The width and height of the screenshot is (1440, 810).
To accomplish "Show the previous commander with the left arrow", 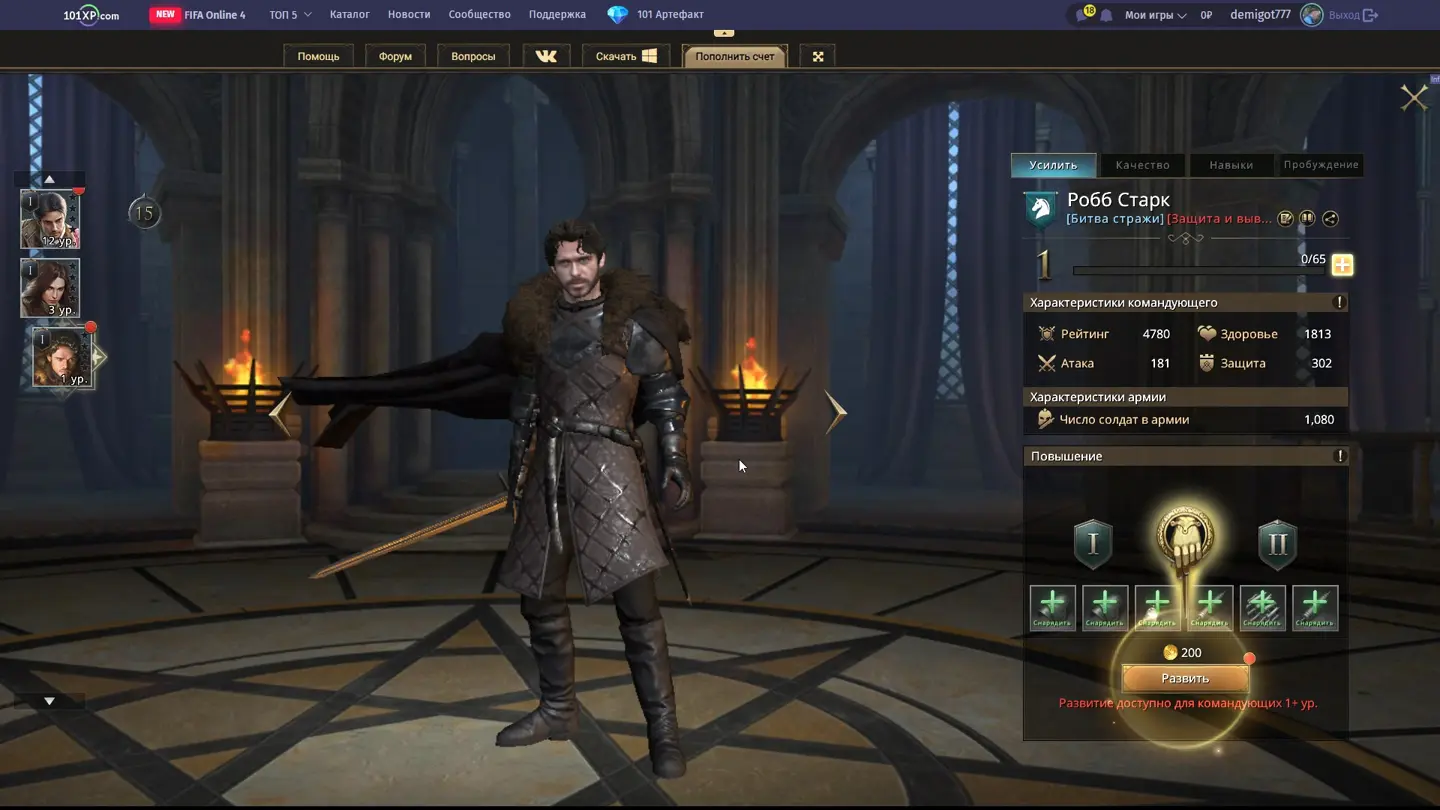I will coord(281,414).
